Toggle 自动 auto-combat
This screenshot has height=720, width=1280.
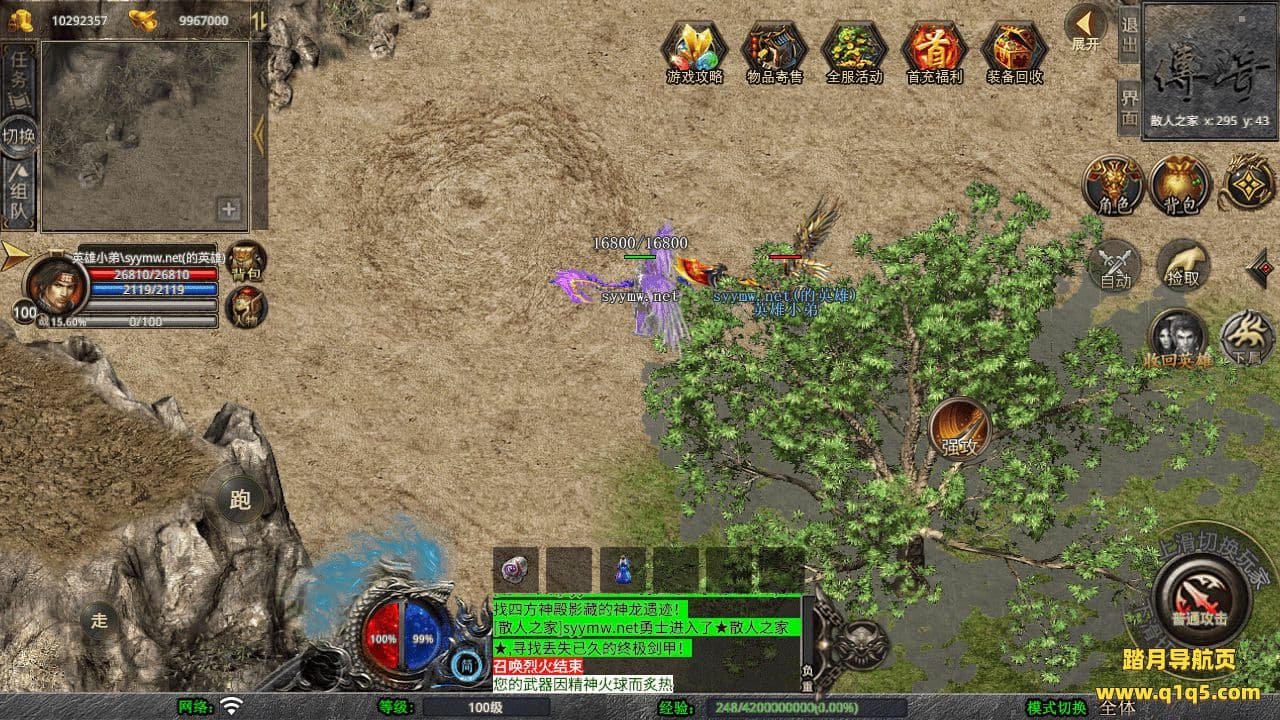(1115, 266)
